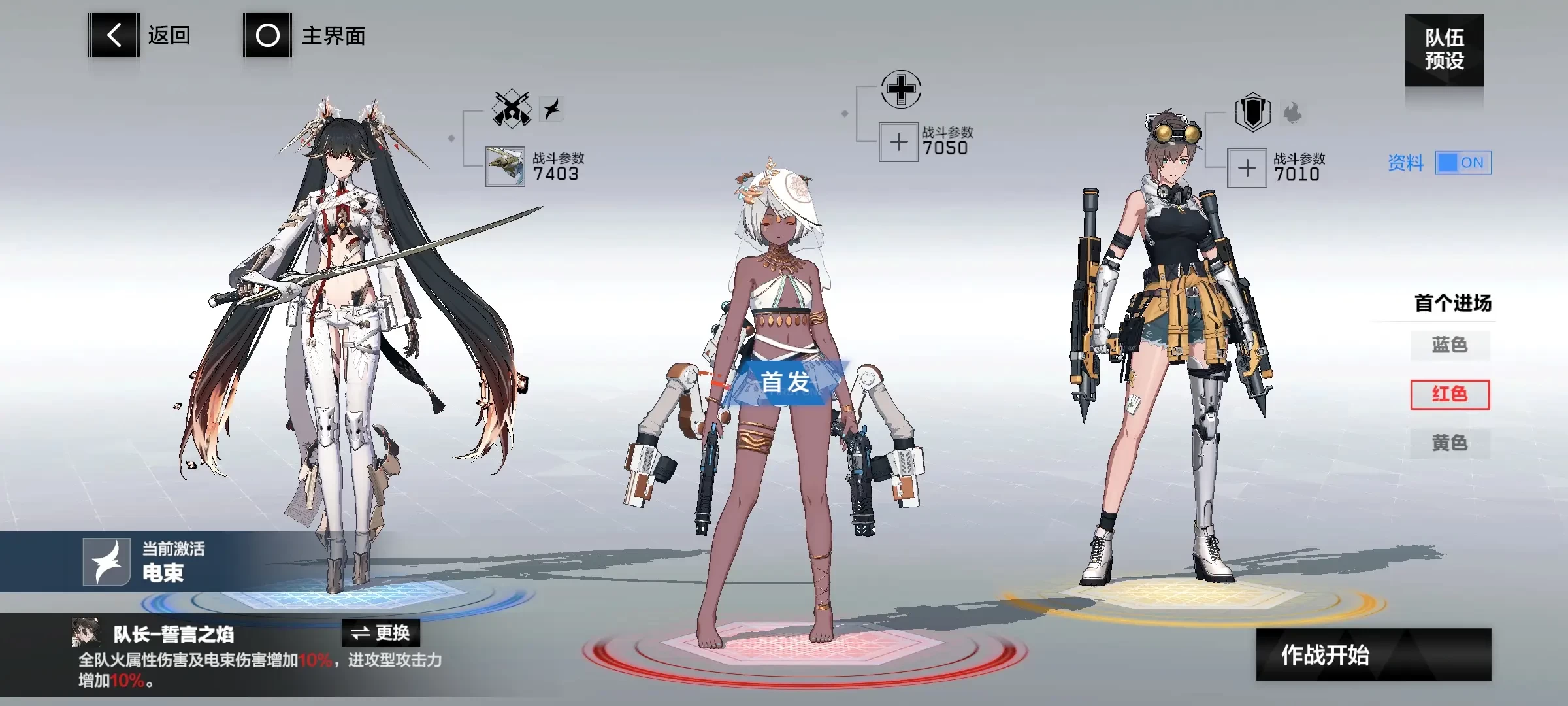Click the crossed-weapons attacker class icon
This screenshot has height=706, width=1568.
tap(512, 109)
